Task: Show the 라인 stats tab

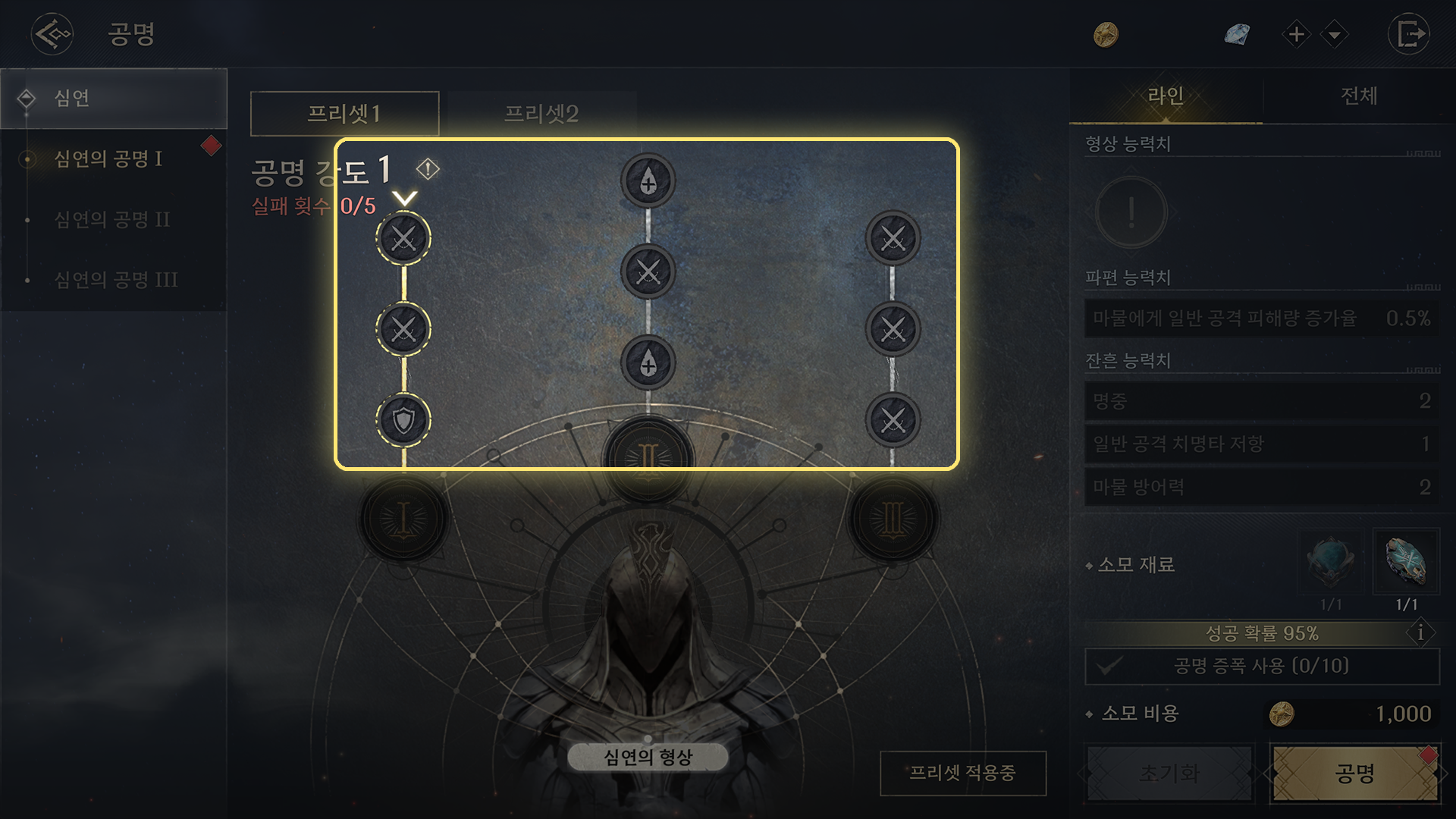Action: [x=1166, y=96]
